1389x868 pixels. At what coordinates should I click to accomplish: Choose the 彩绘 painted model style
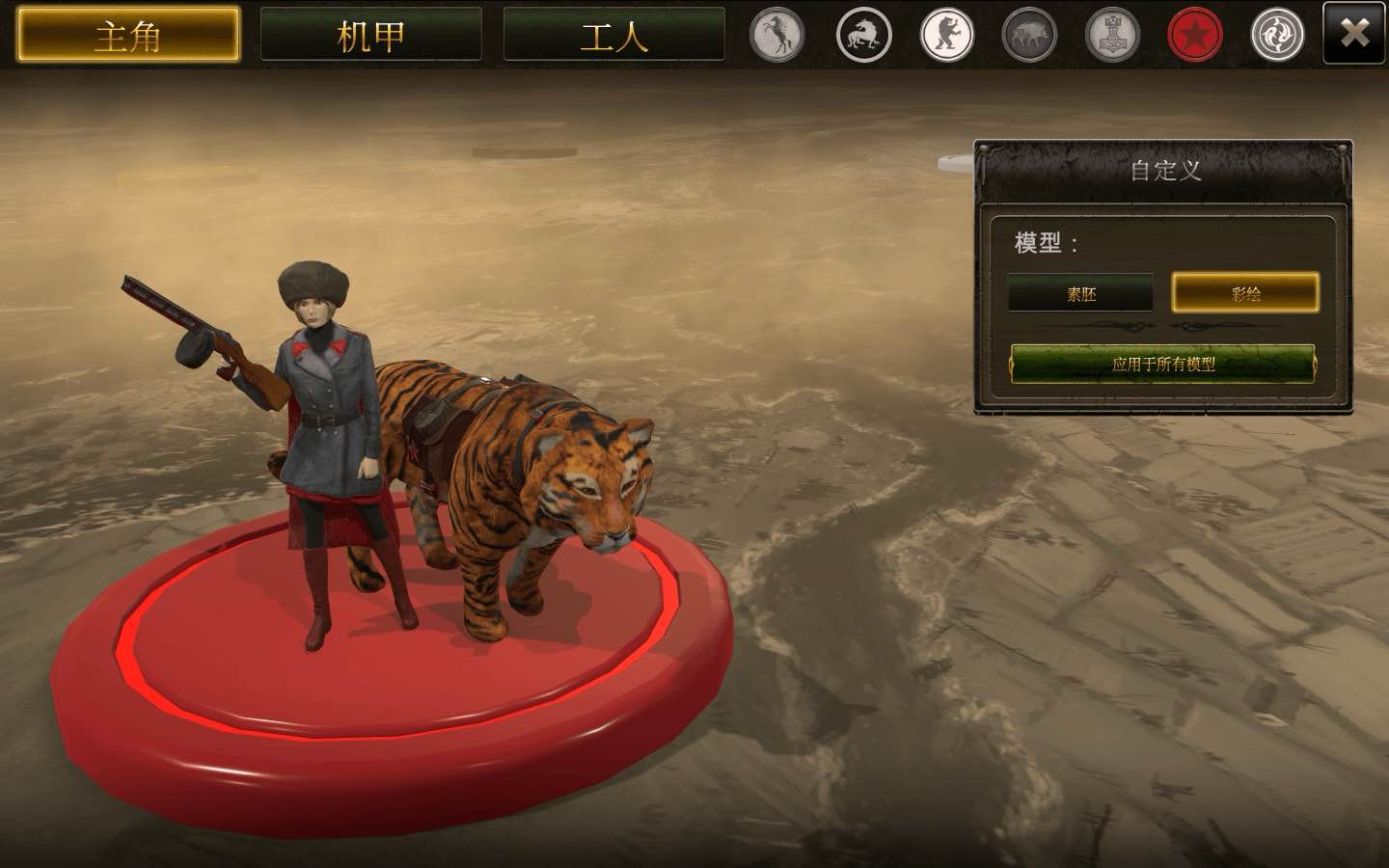point(1245,293)
